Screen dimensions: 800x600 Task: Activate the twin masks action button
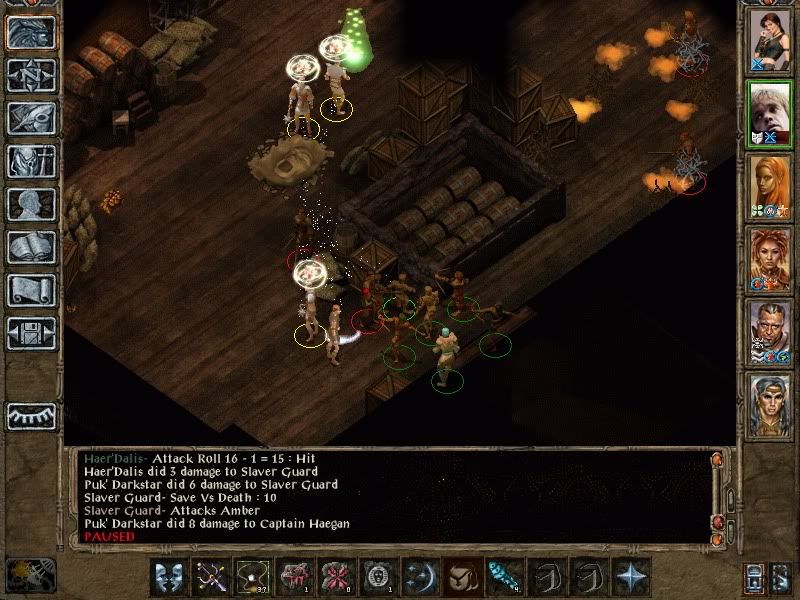tap(168, 576)
